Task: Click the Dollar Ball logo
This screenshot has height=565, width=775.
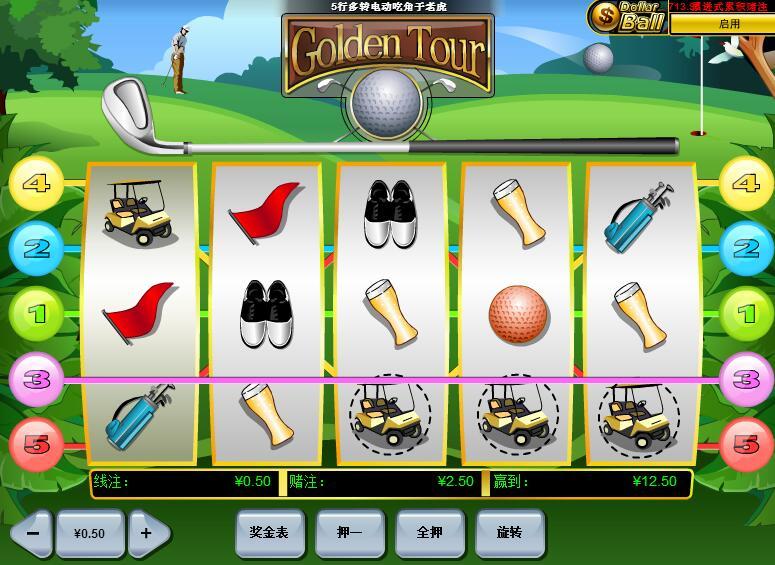Action: [627, 16]
